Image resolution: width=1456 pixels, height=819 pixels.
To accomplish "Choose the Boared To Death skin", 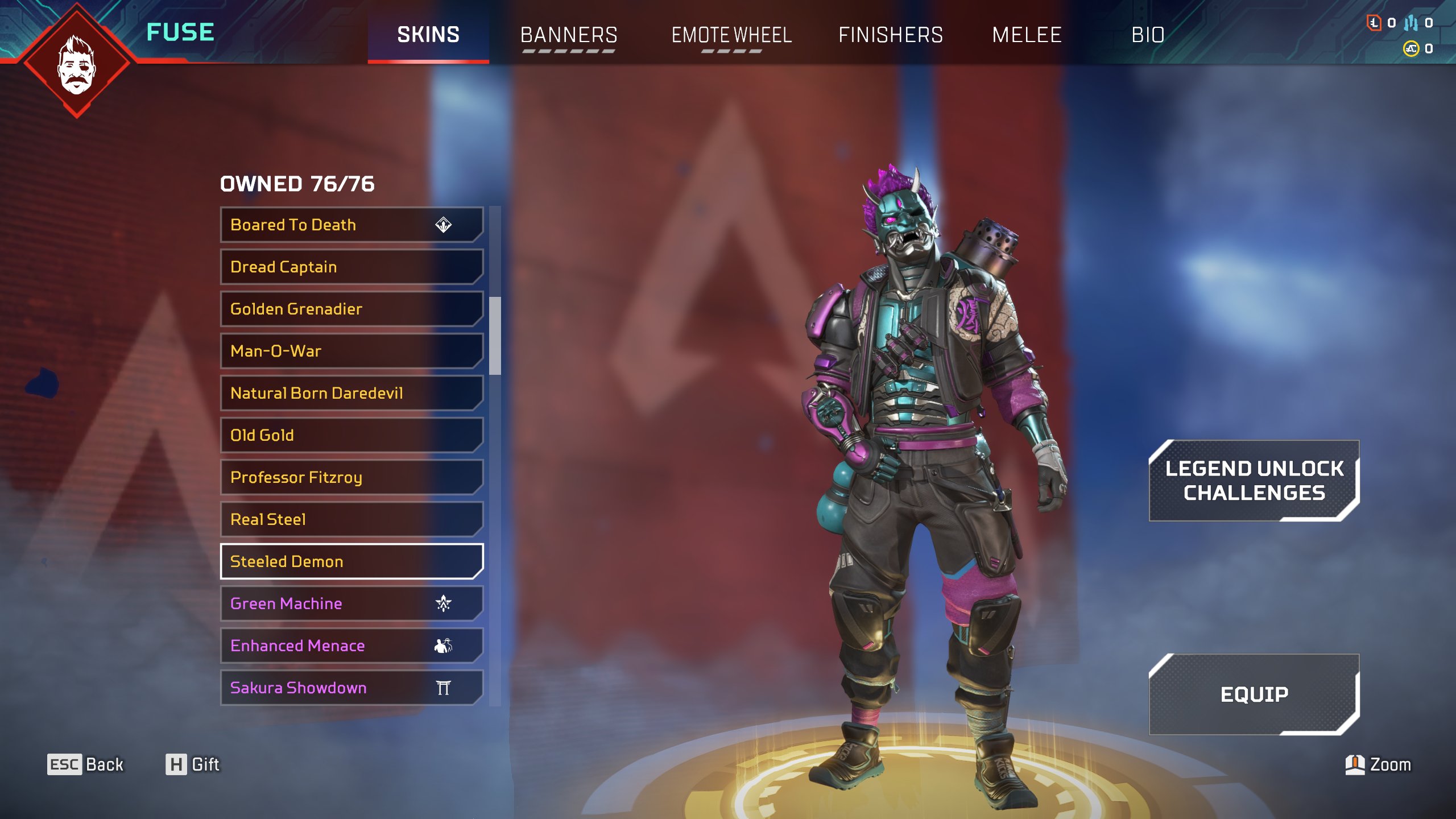I will tap(351, 225).
